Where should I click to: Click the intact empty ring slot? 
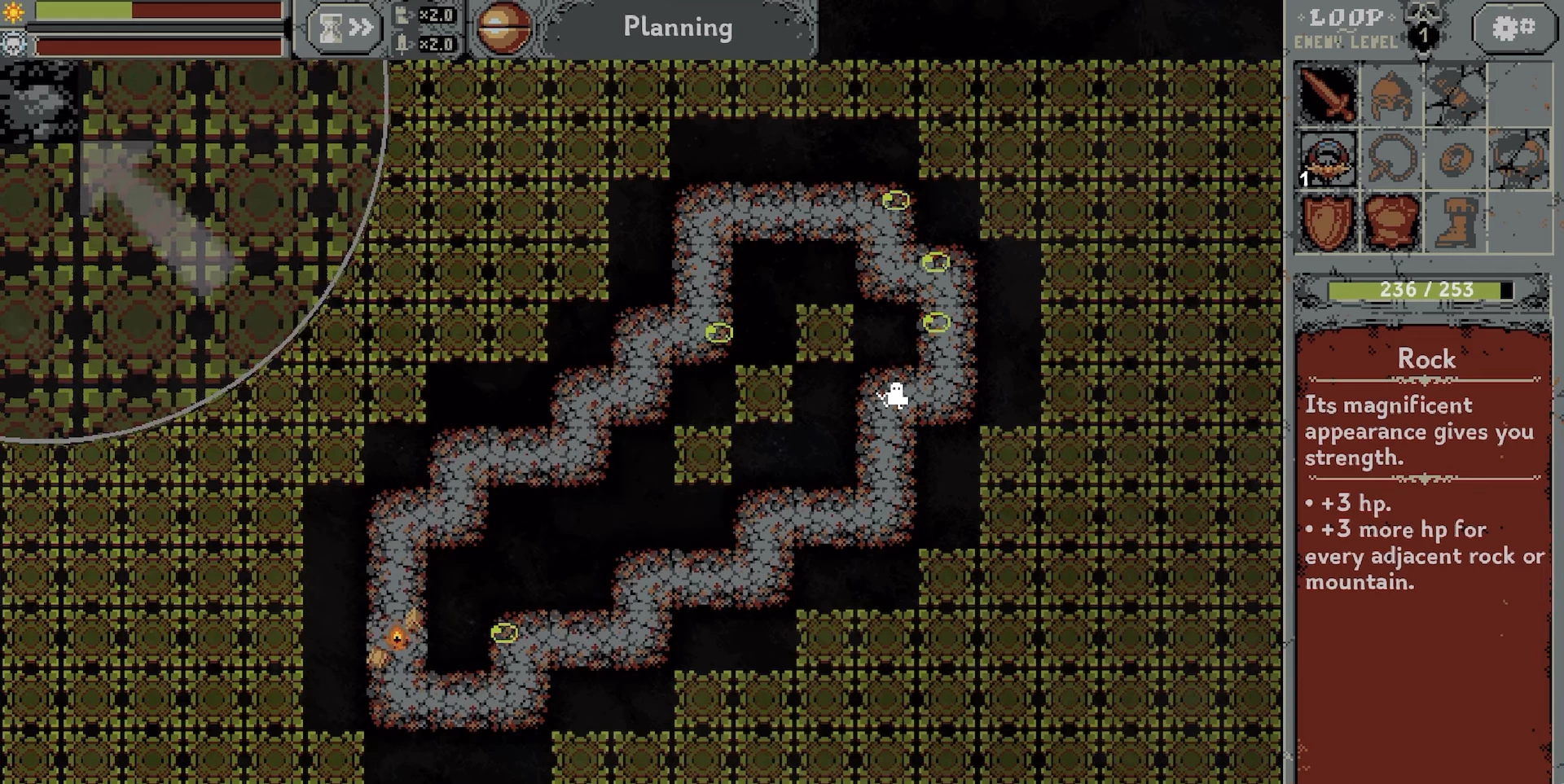[1456, 159]
